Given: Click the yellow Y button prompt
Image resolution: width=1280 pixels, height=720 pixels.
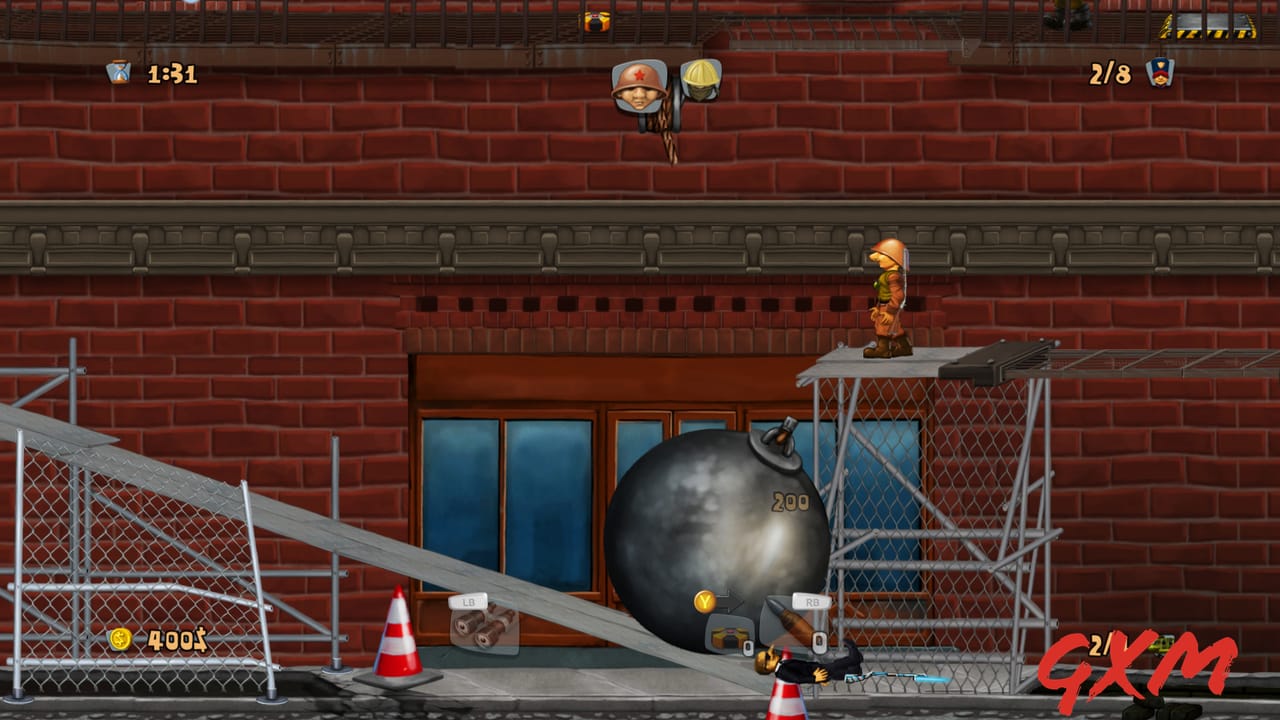Looking at the screenshot, I should click(706, 600).
